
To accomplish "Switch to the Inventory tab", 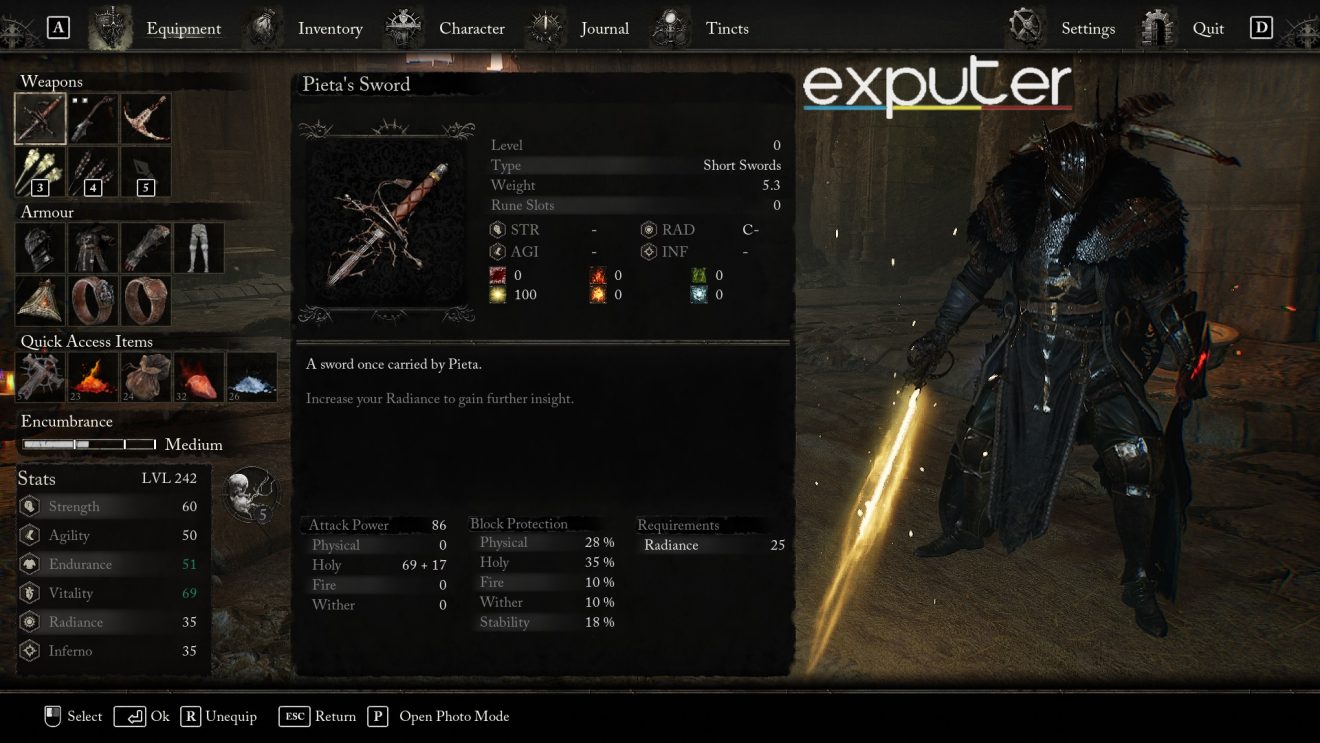I will pyautogui.click(x=330, y=28).
